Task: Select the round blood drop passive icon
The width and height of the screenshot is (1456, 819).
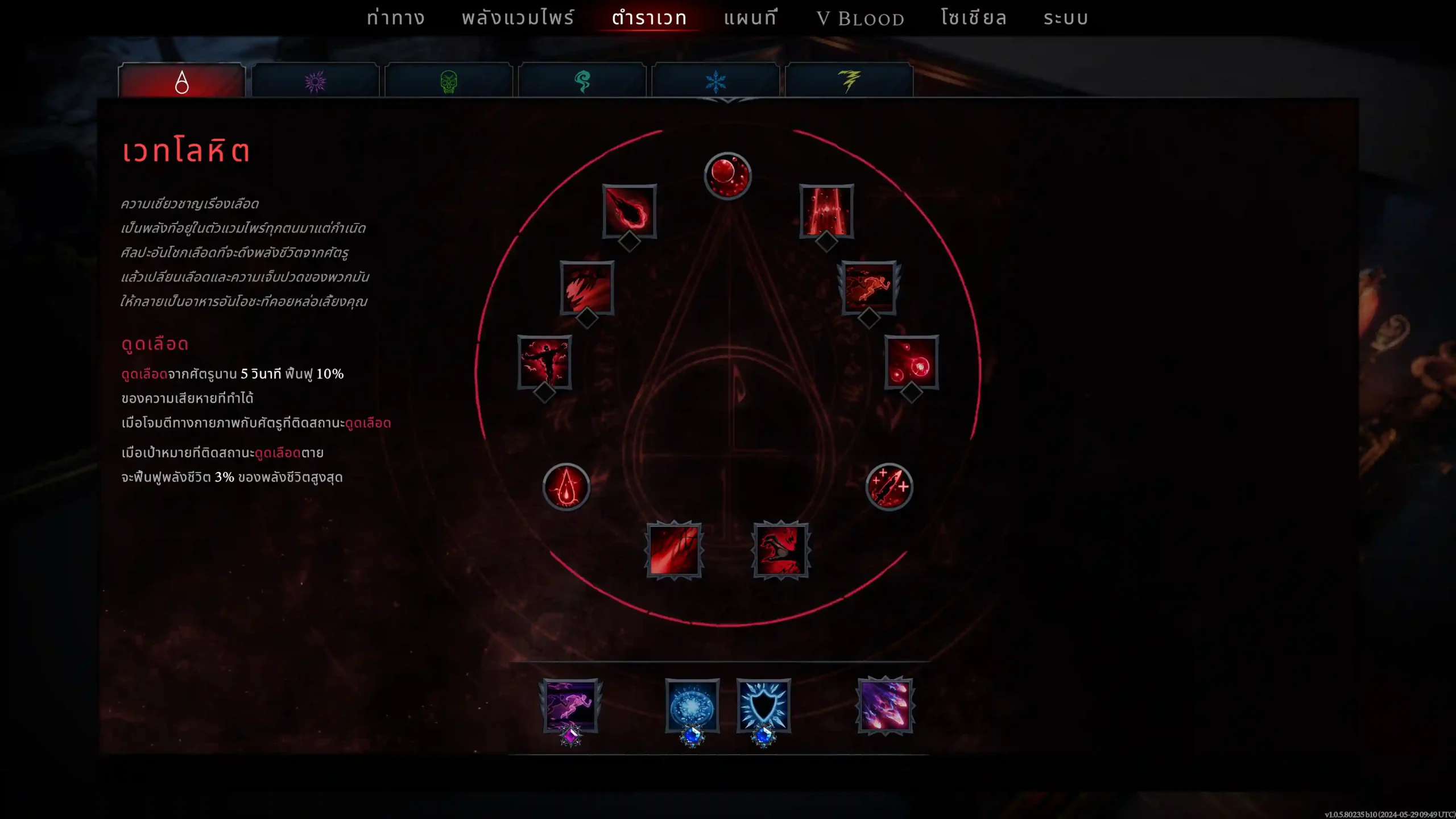Action: [566, 487]
